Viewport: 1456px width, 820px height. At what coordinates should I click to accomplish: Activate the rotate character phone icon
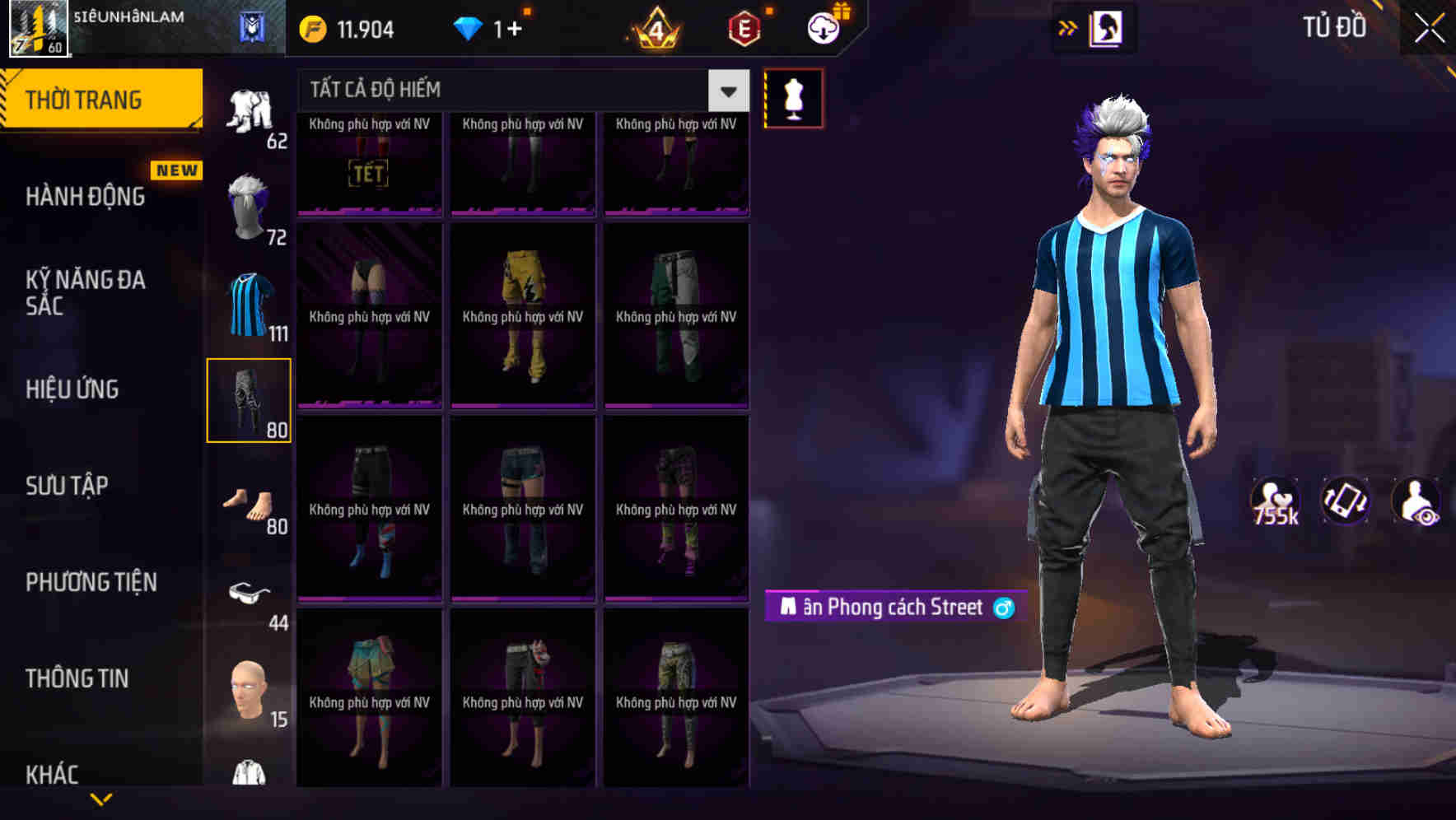[1346, 501]
